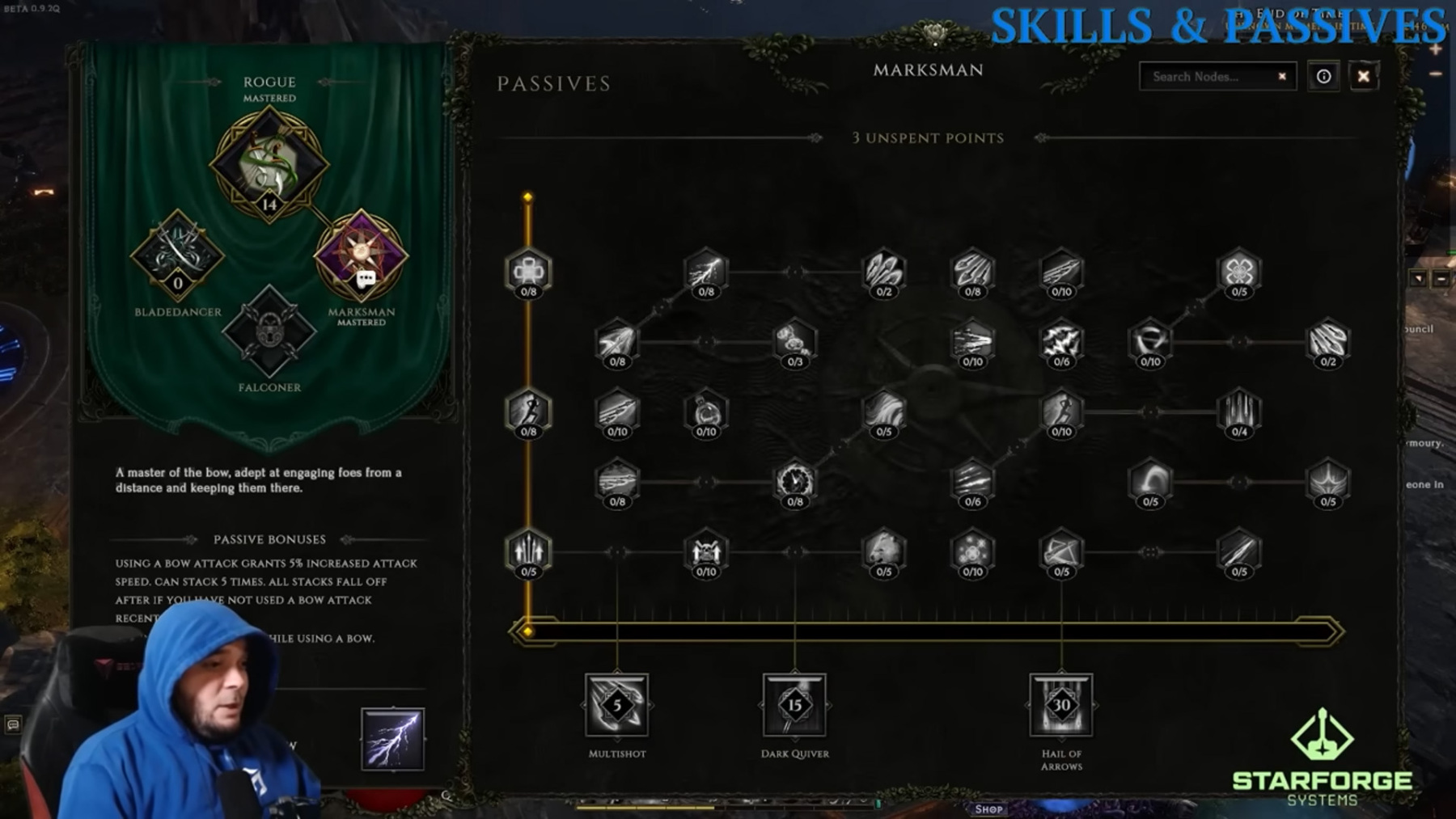
Task: Select the Marksman mastery emblem
Action: 361,256
